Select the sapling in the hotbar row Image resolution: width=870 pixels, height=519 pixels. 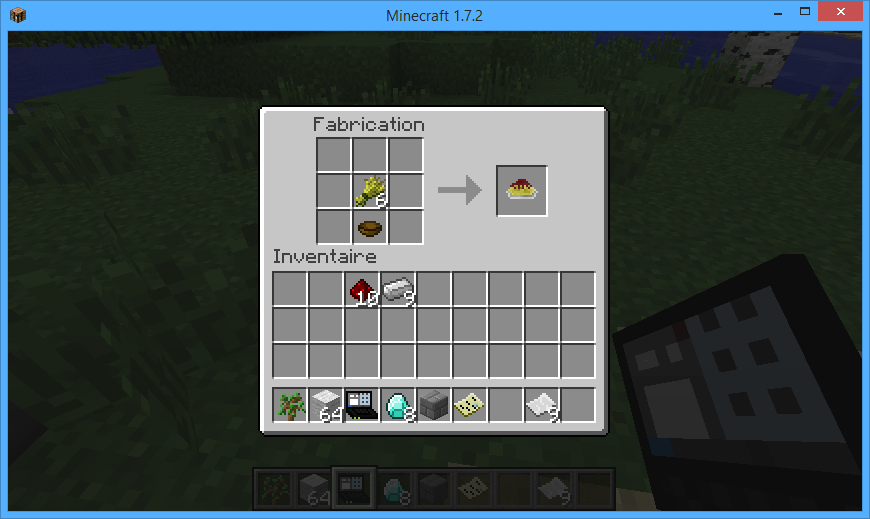(x=290, y=405)
